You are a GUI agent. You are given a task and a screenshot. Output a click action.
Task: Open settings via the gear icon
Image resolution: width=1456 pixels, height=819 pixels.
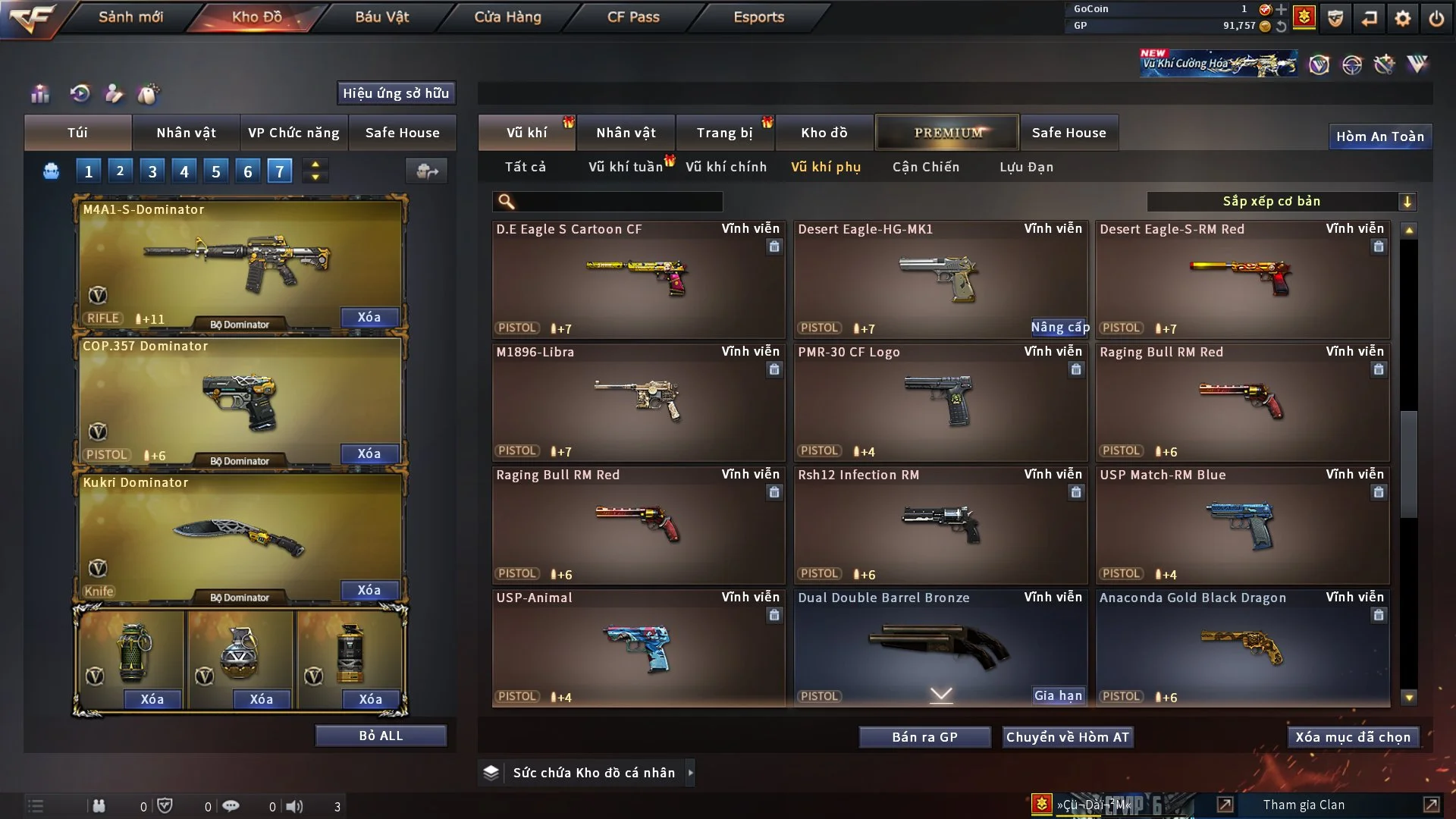pyautogui.click(x=1403, y=18)
